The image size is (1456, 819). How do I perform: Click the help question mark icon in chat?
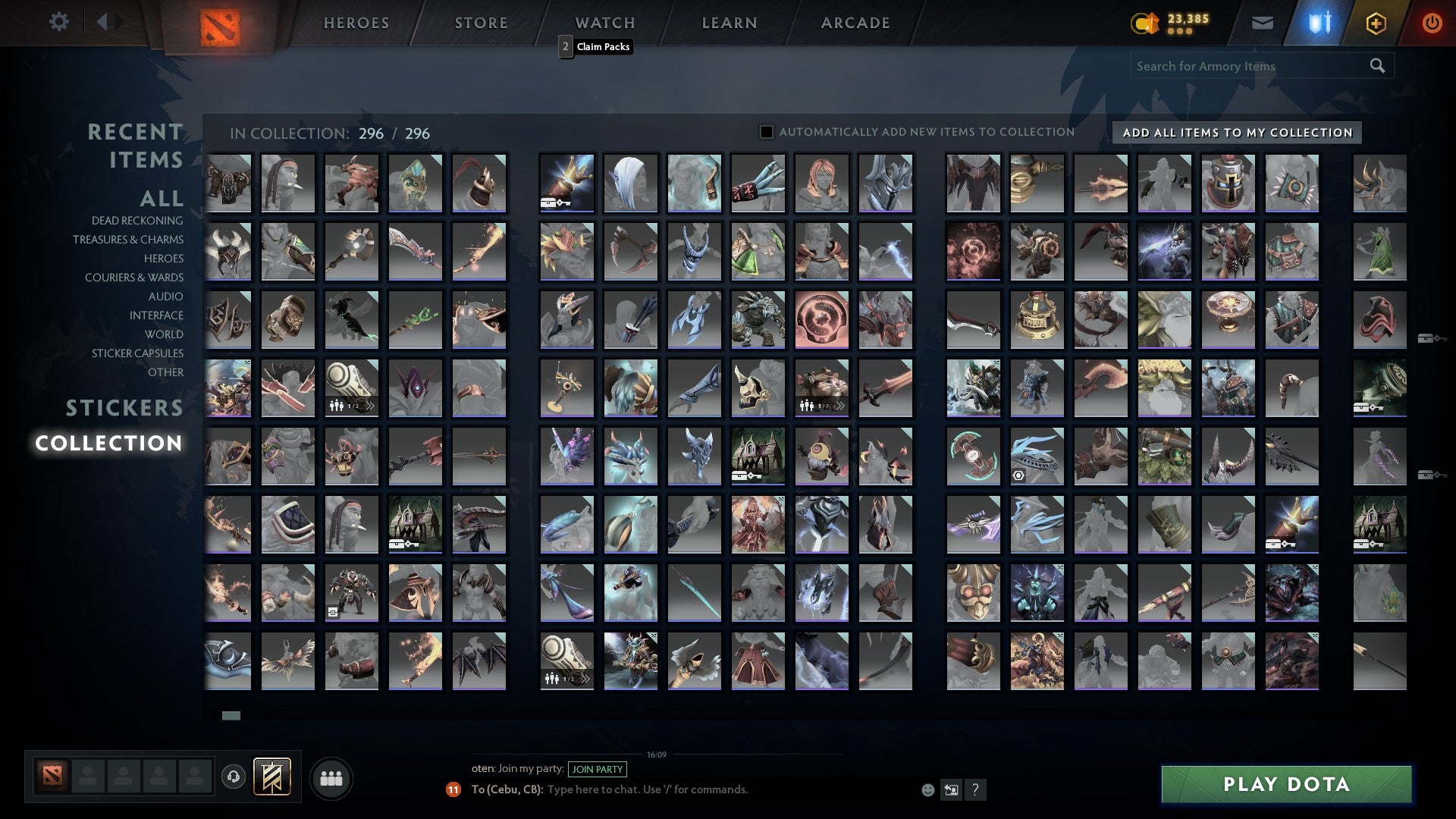click(x=976, y=789)
